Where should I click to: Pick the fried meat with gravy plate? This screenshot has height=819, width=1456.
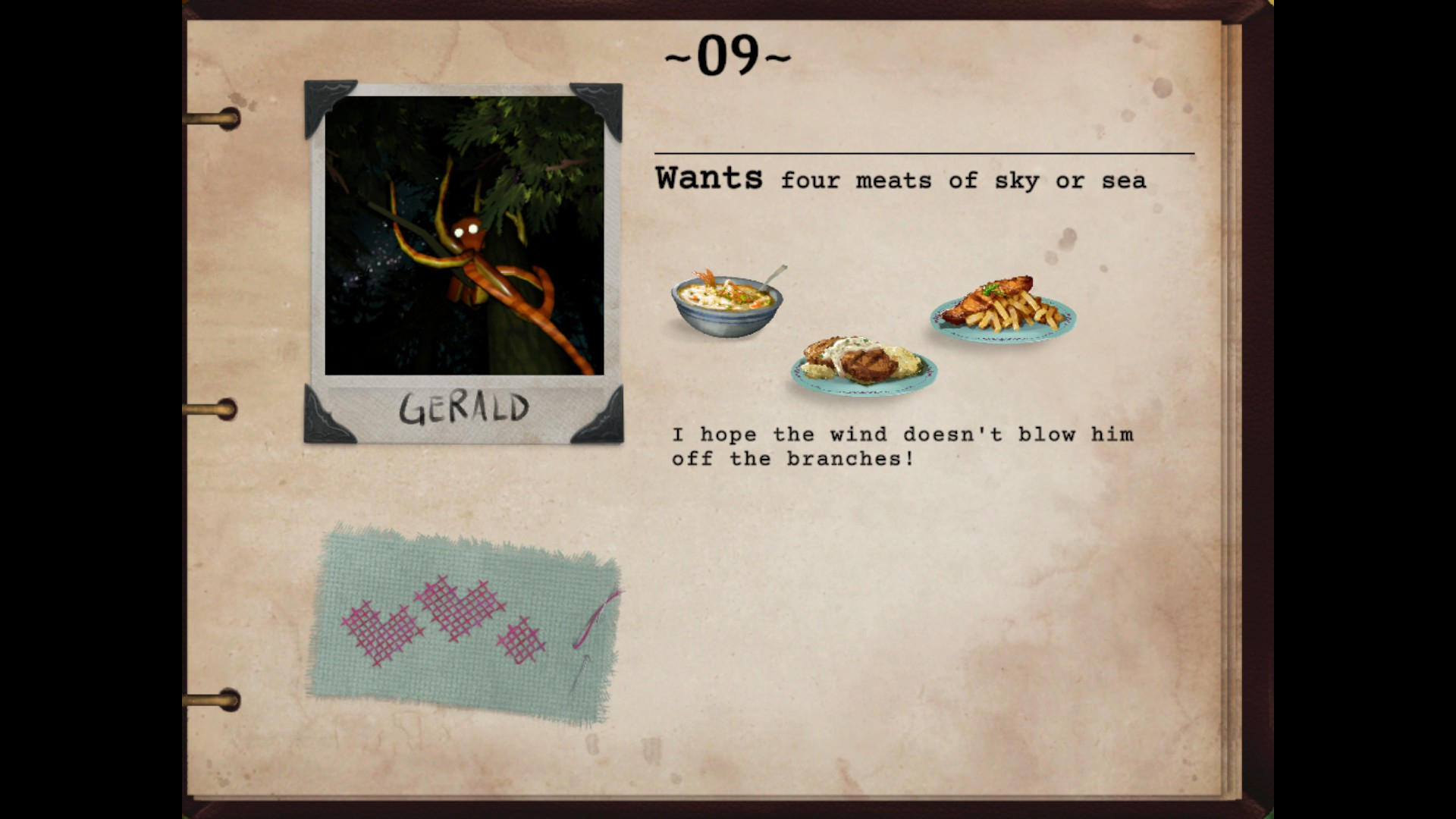pos(864,366)
